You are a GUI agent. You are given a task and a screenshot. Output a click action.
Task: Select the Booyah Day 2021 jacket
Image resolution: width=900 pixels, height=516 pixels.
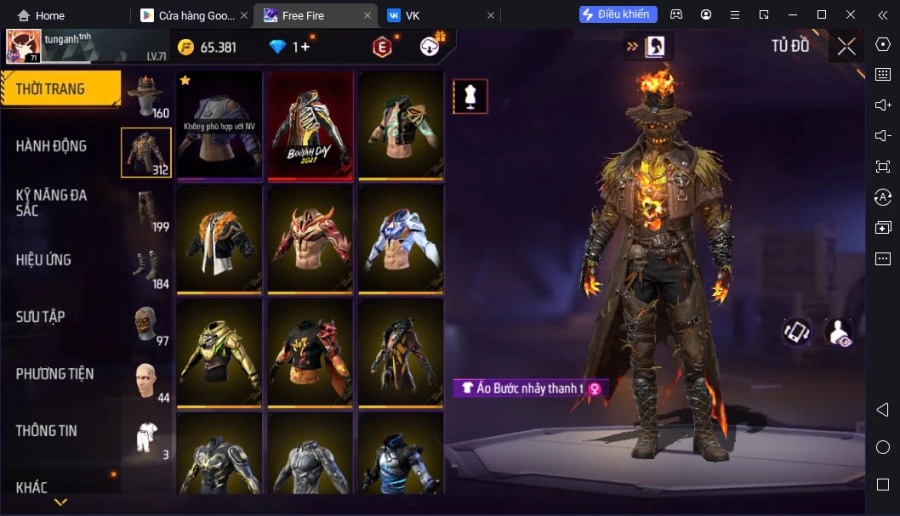[x=310, y=125]
